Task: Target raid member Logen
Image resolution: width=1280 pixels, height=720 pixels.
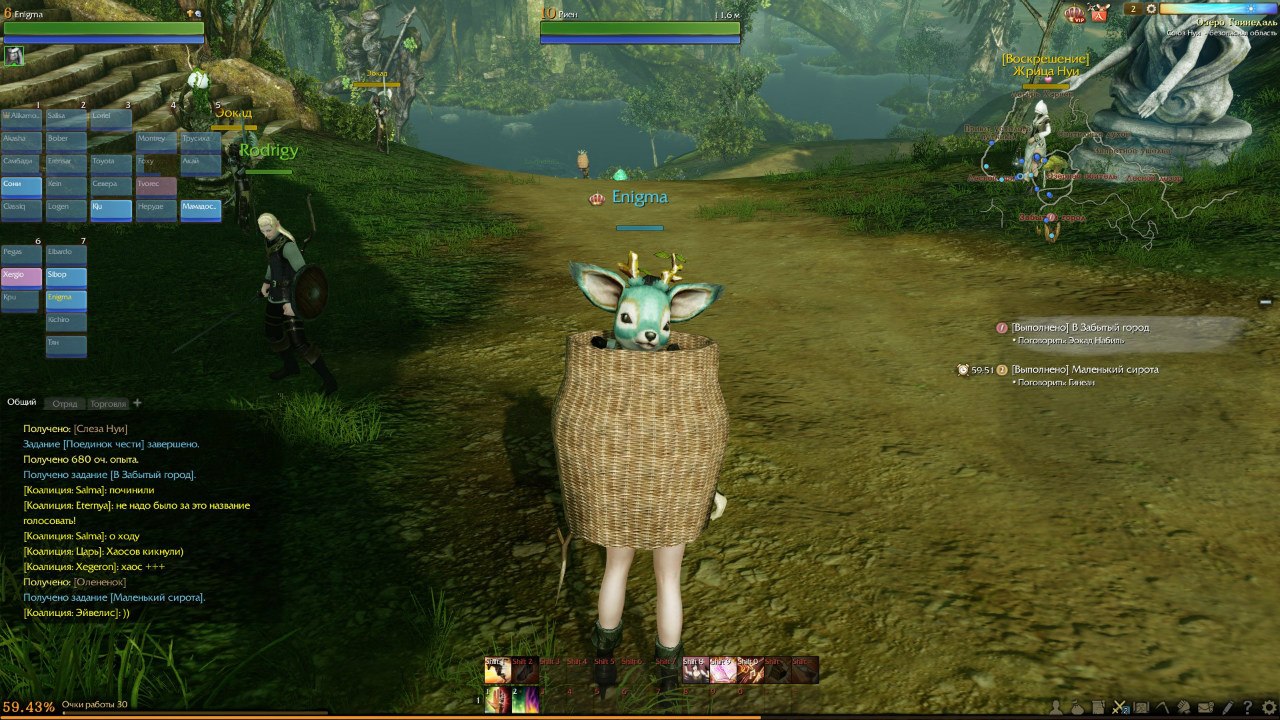Action: pyautogui.click(x=66, y=207)
